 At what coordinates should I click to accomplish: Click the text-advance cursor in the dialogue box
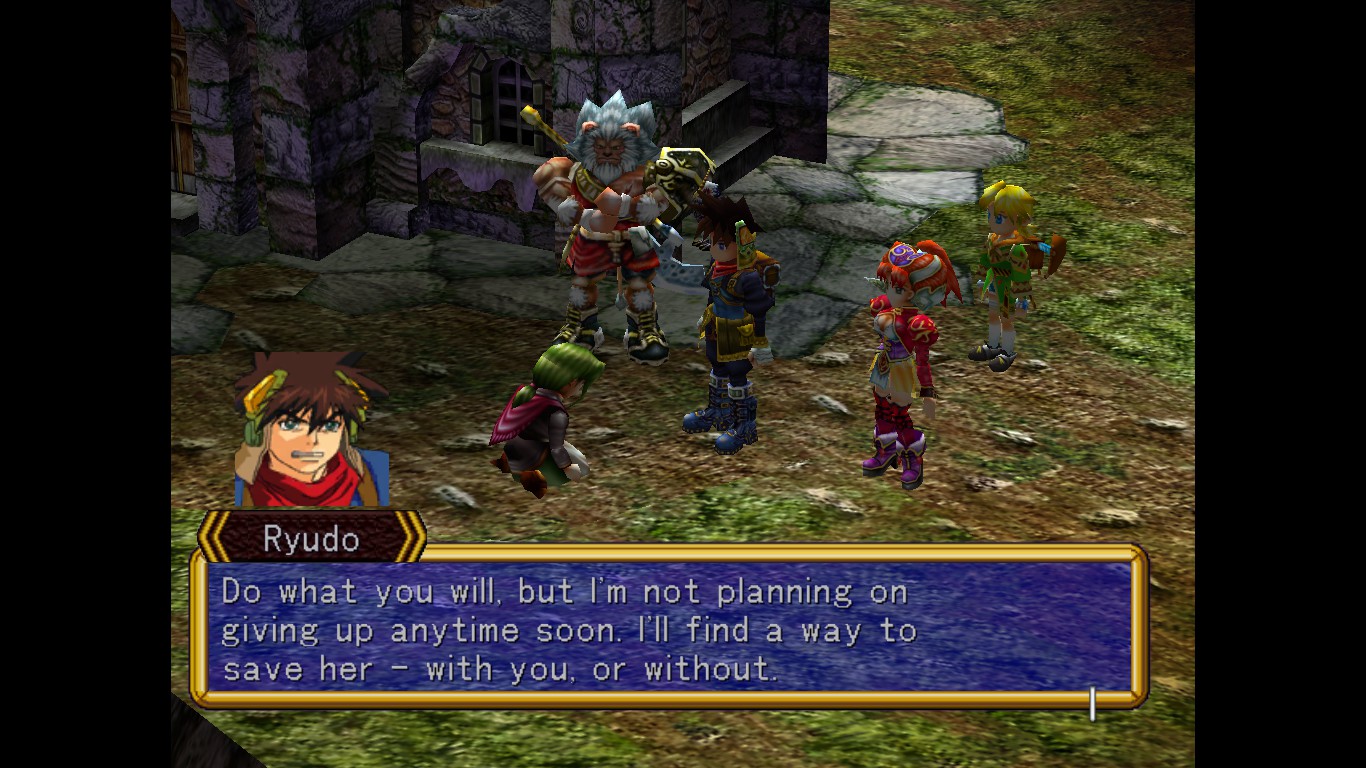1092,703
